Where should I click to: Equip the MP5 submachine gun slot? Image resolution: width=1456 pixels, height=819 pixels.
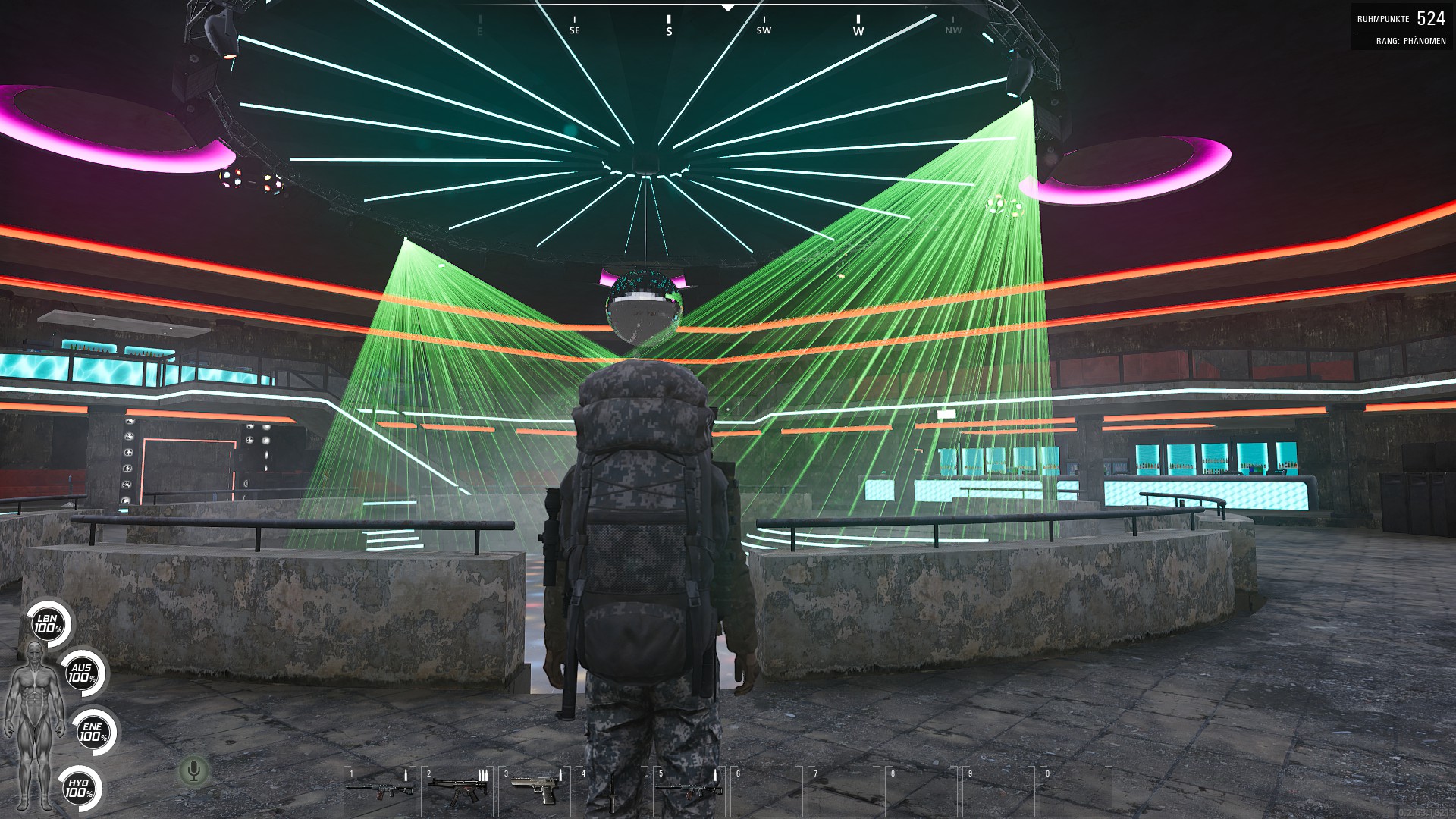point(457,789)
